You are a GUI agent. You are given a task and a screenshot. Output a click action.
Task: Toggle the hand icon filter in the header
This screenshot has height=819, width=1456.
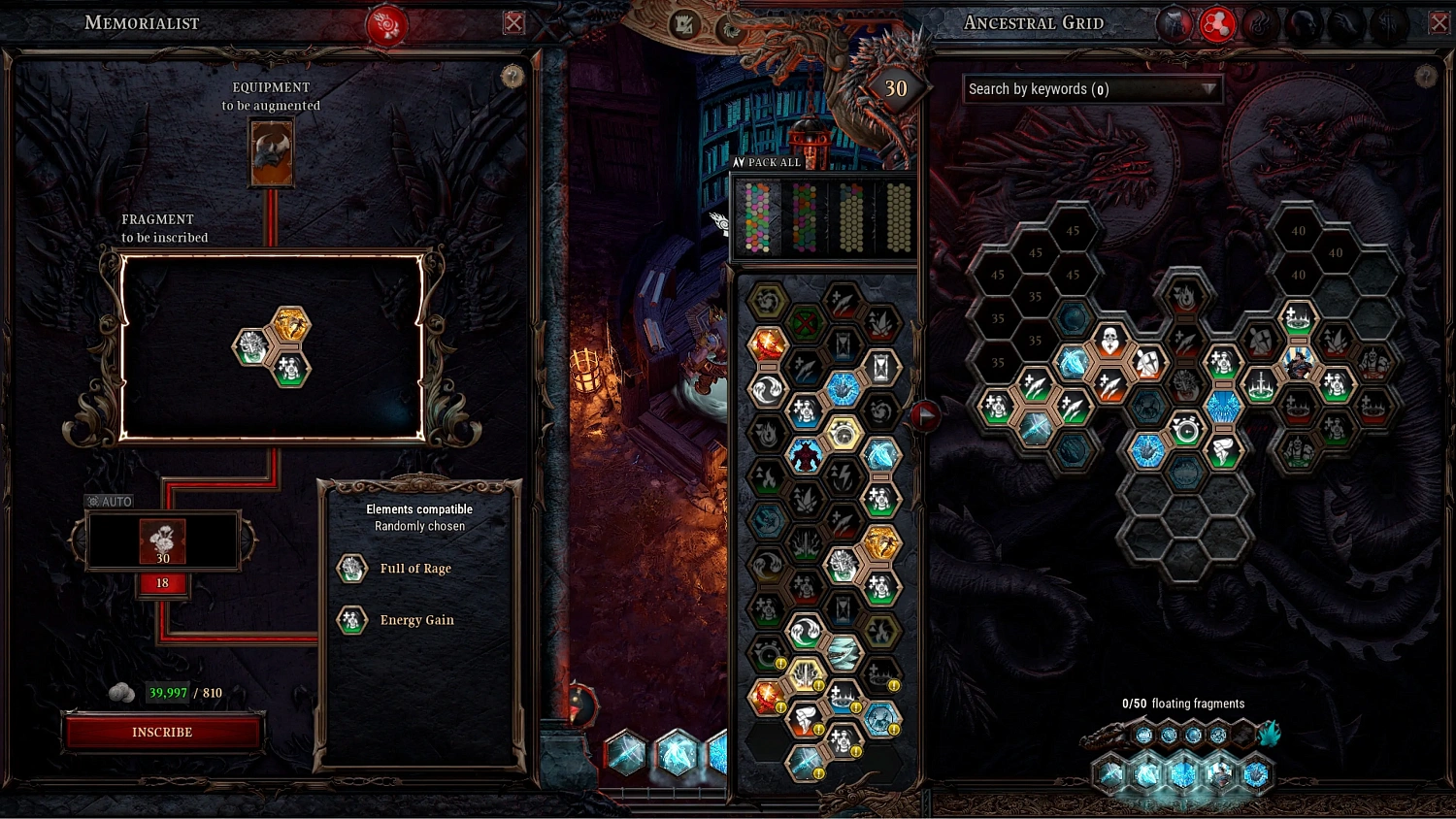tap(1344, 22)
